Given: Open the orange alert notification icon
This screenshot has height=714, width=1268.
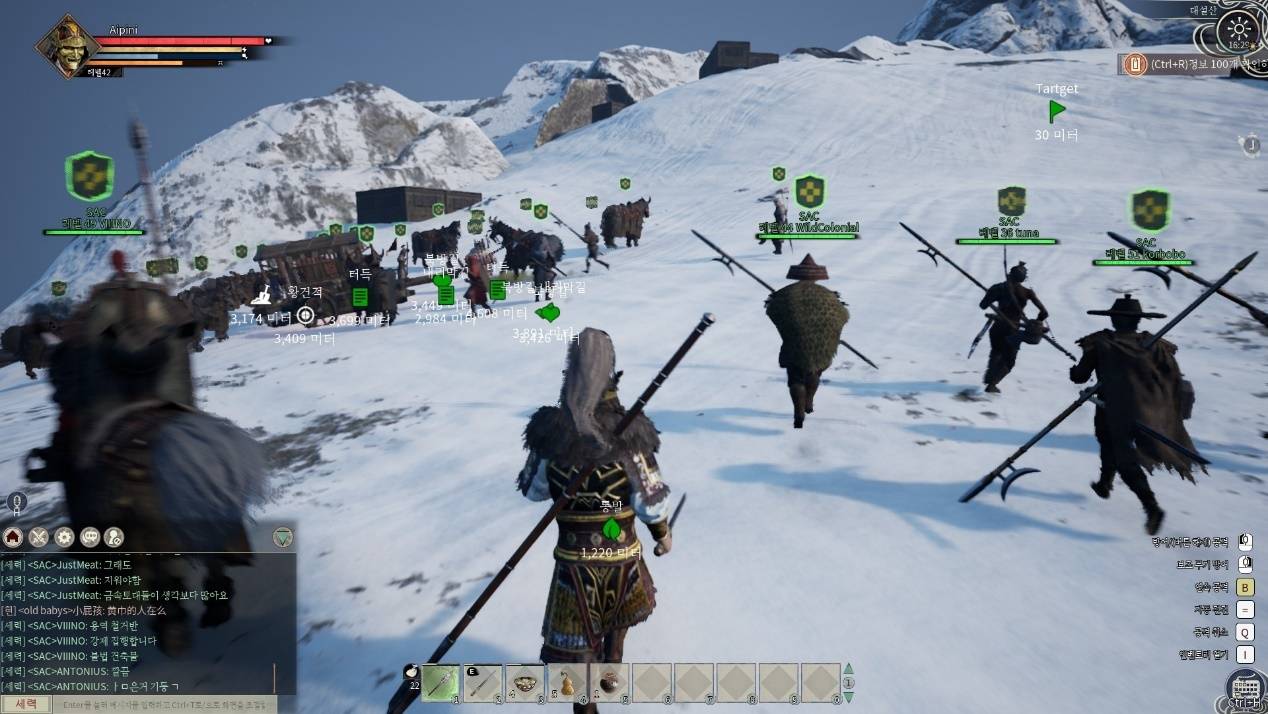Looking at the screenshot, I should 1134,64.
